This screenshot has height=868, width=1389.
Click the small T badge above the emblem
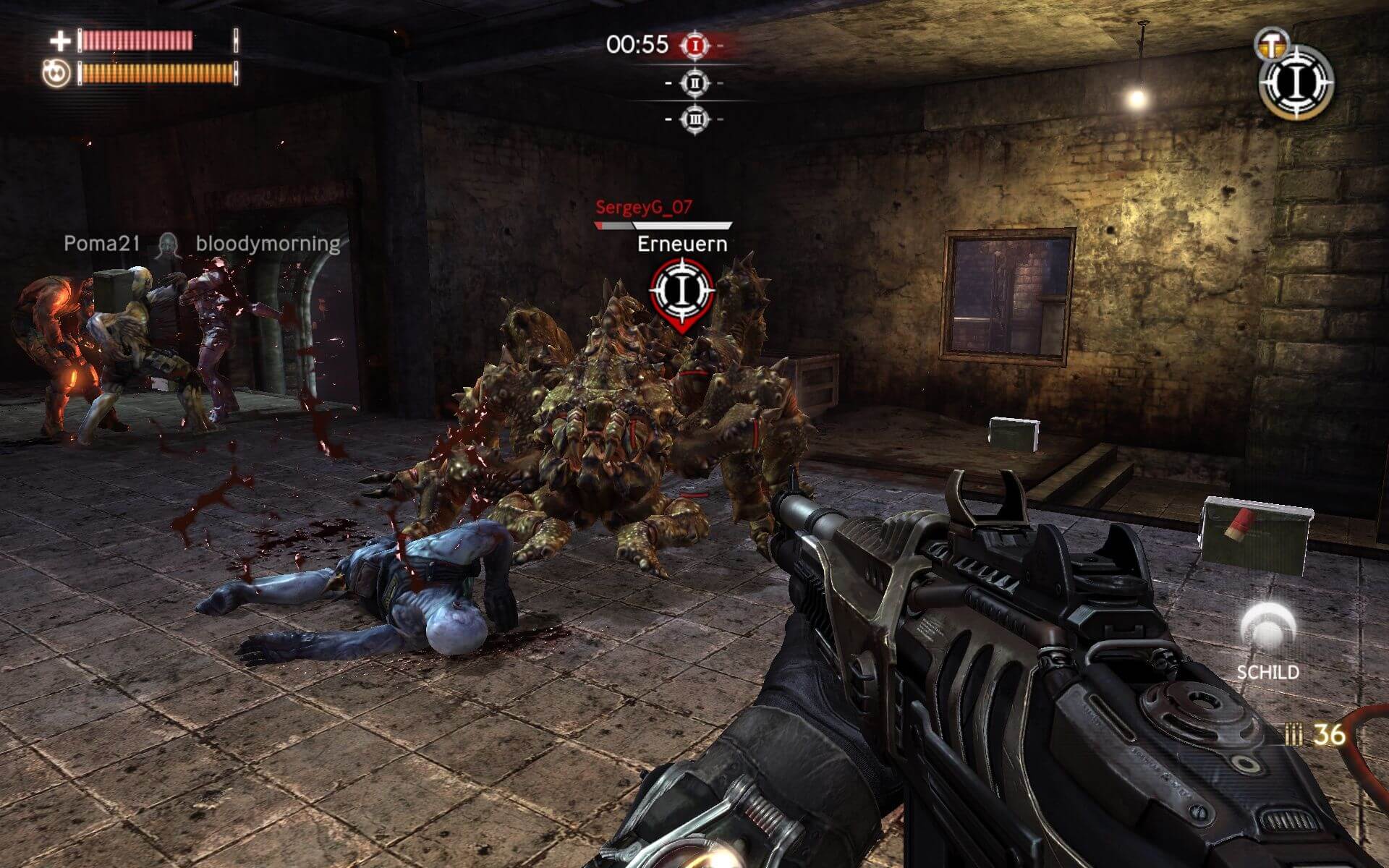click(x=1269, y=42)
